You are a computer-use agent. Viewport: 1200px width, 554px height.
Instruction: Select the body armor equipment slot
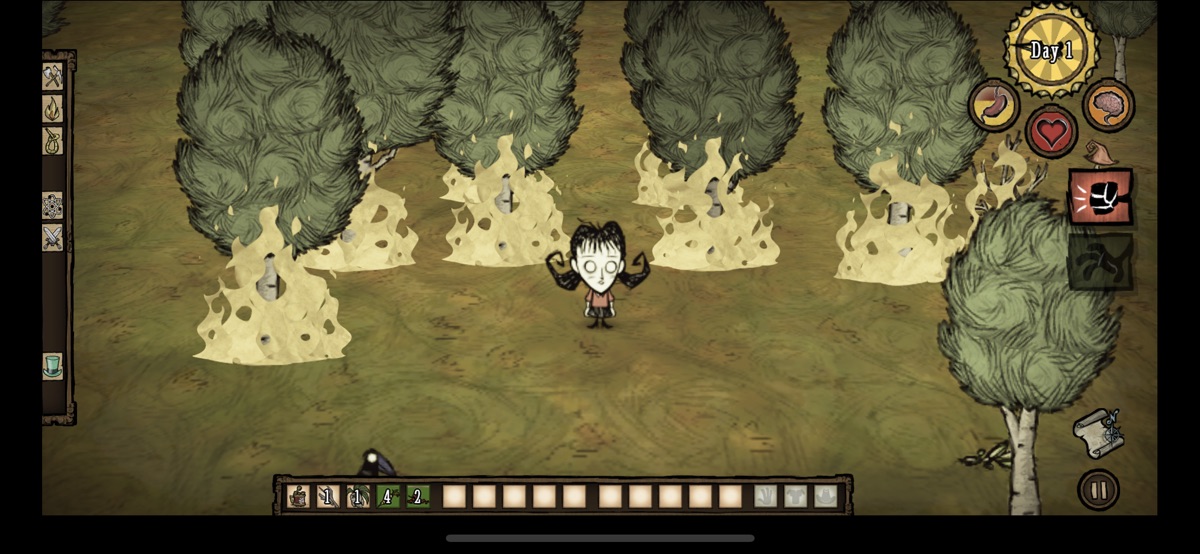tap(795, 496)
